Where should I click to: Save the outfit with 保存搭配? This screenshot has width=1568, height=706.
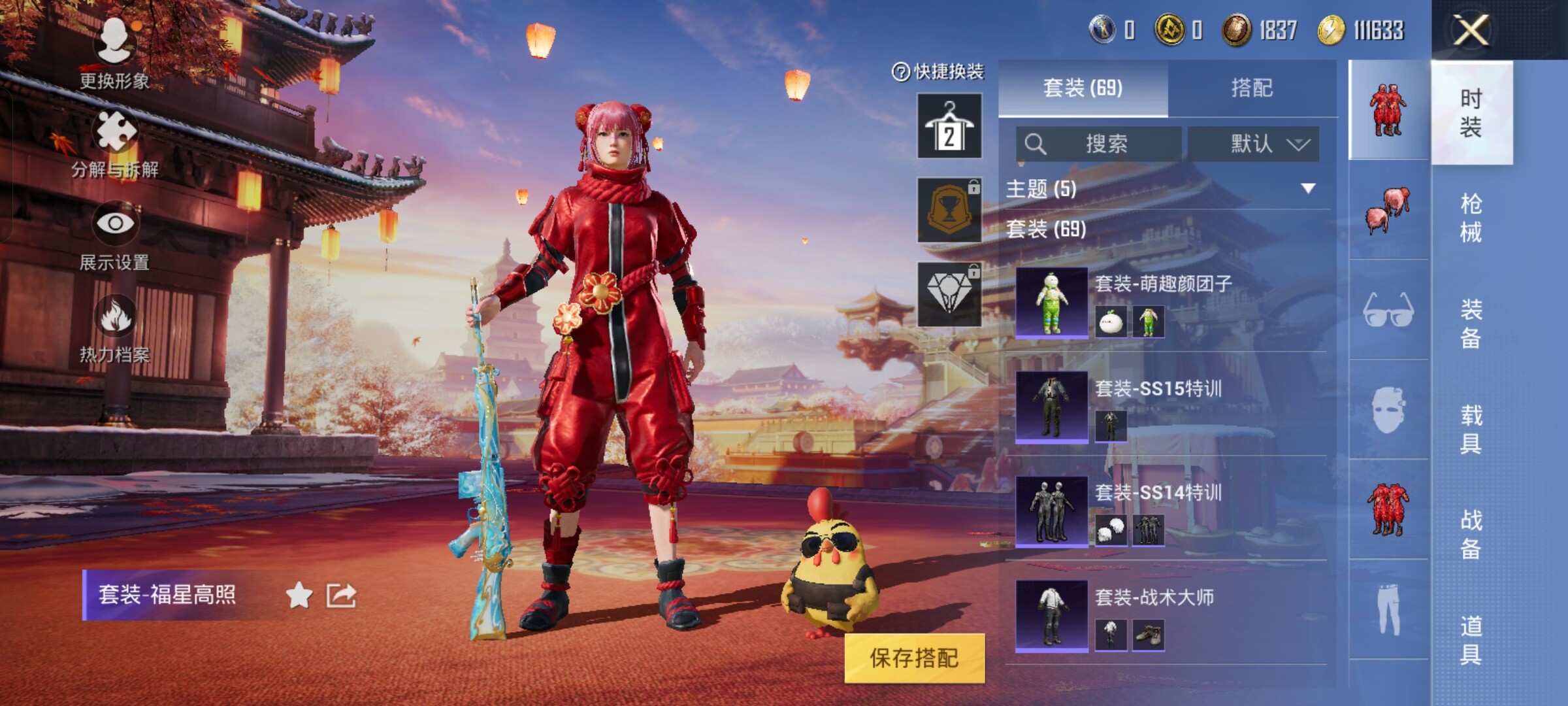pos(914,658)
